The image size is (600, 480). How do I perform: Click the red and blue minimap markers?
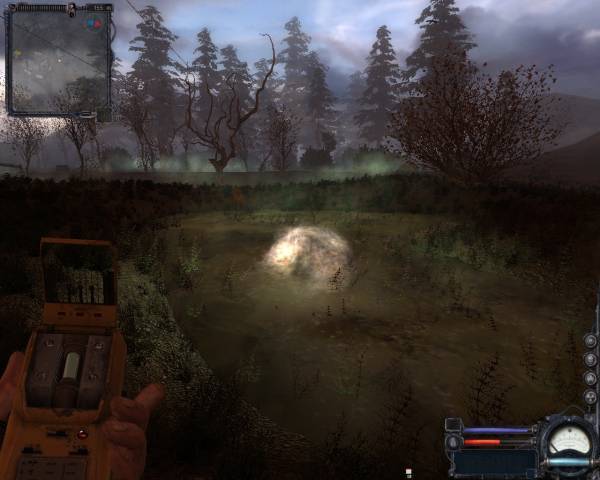pos(93,21)
